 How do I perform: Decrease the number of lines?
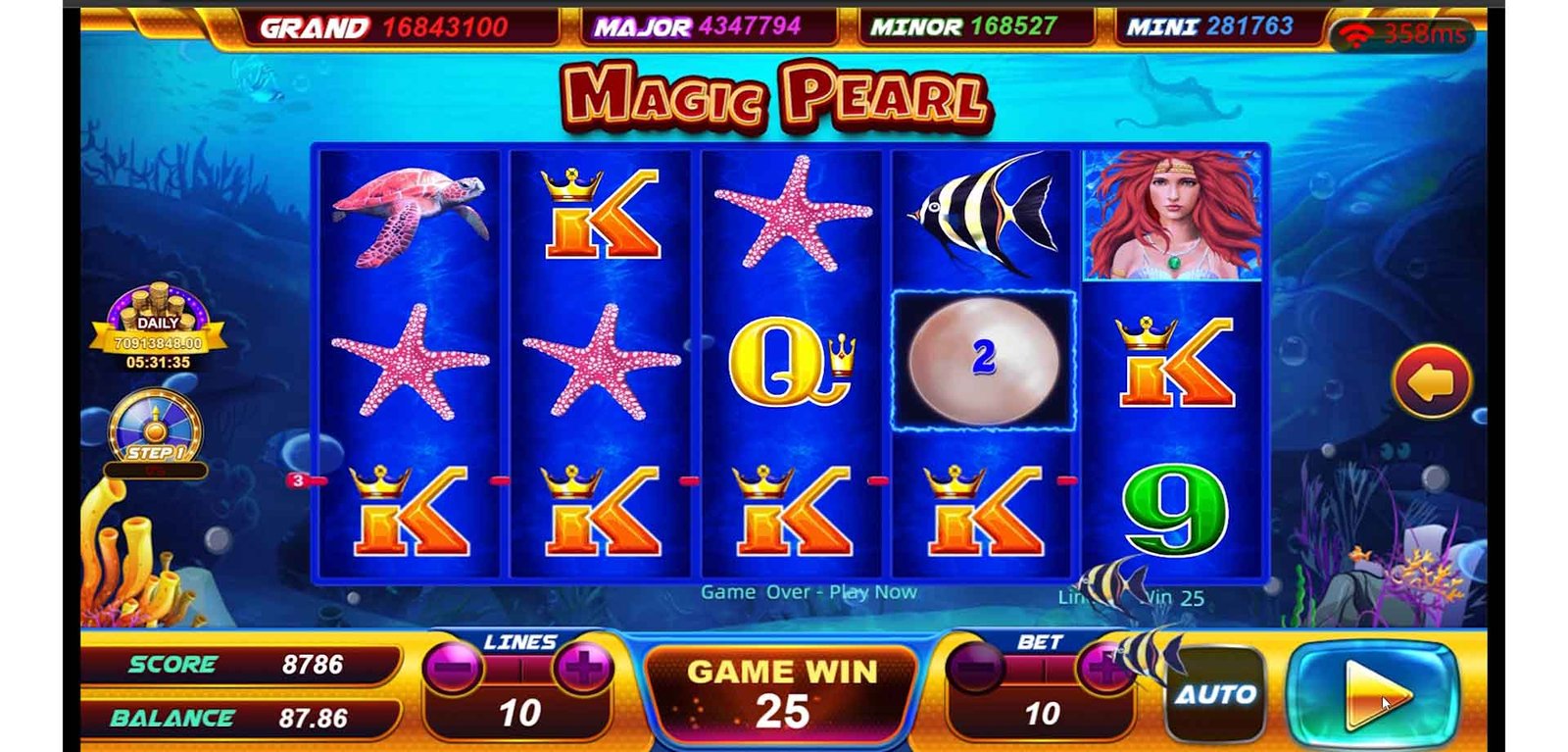[452, 670]
